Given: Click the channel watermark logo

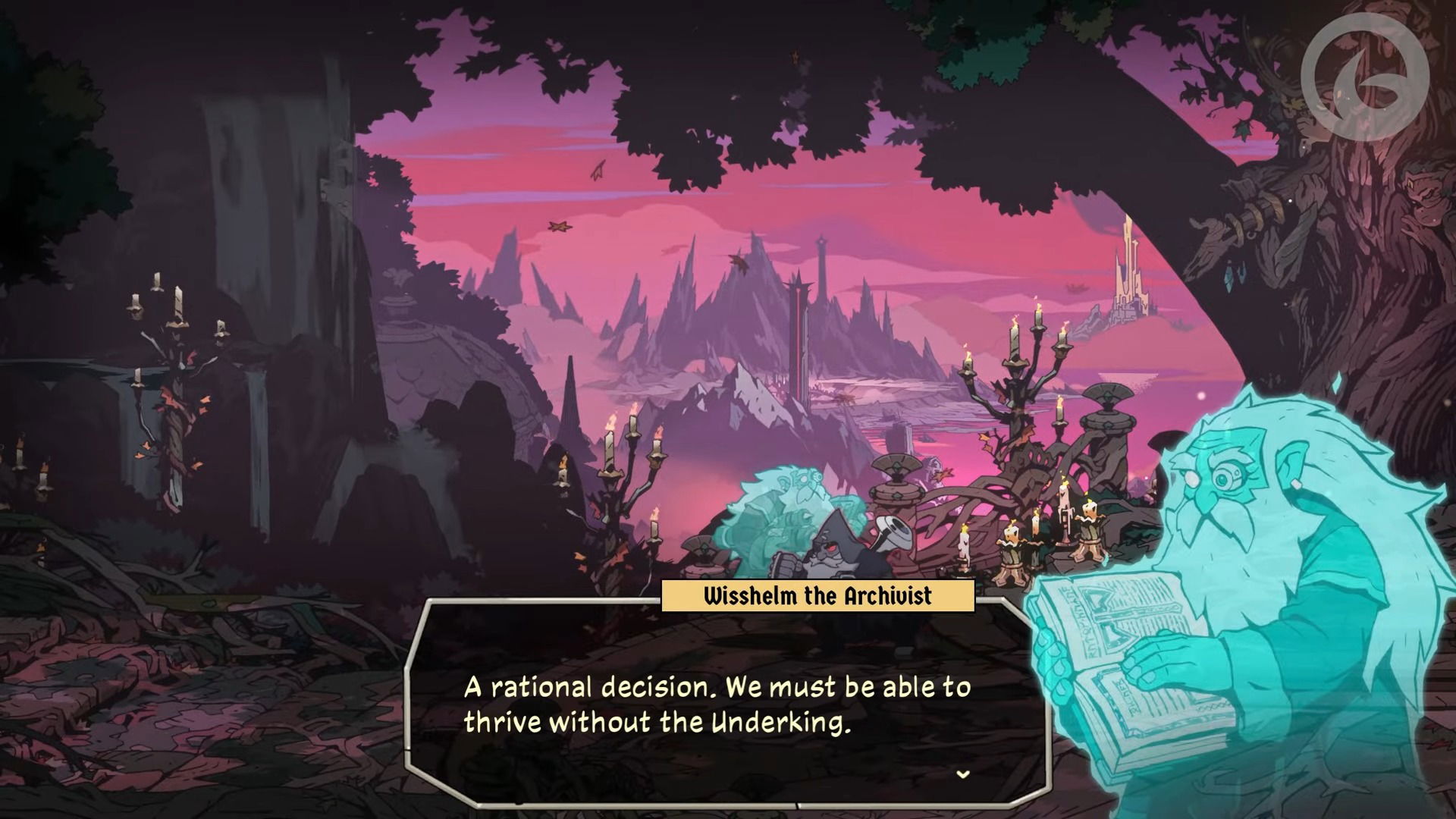Looking at the screenshot, I should pos(1365,76).
